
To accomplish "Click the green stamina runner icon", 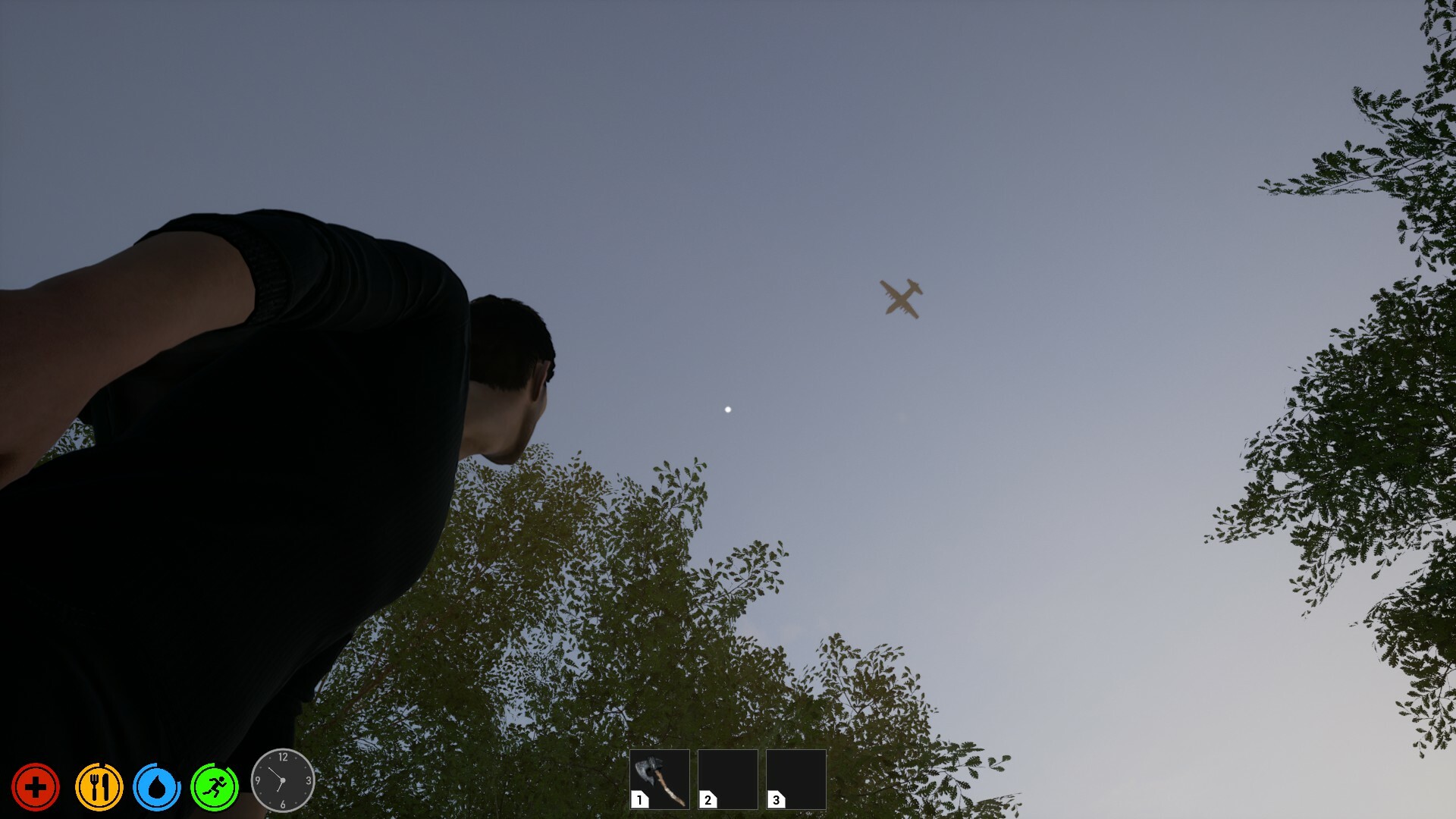I will pos(215,787).
